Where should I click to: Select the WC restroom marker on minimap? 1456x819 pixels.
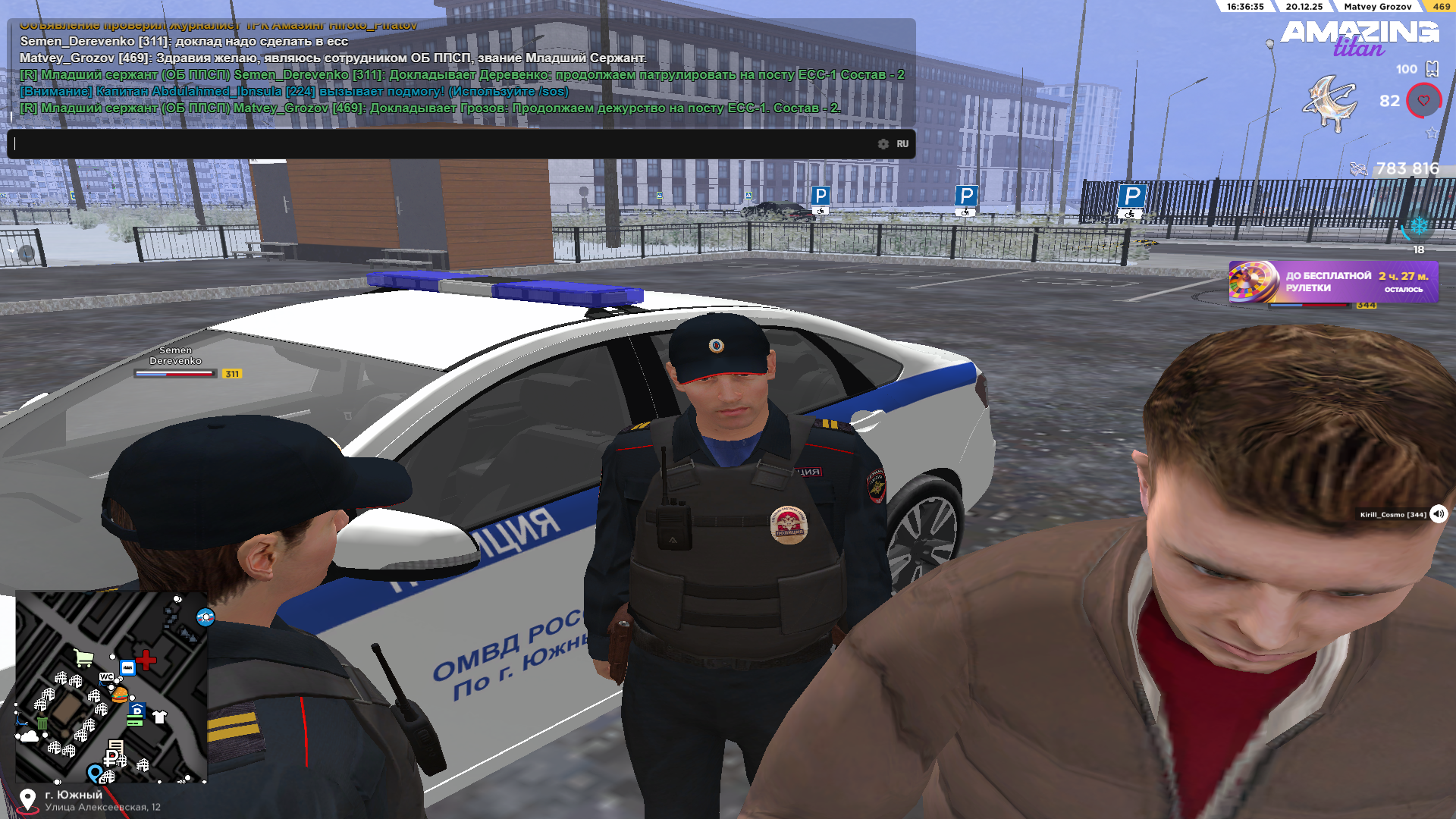coord(106,676)
